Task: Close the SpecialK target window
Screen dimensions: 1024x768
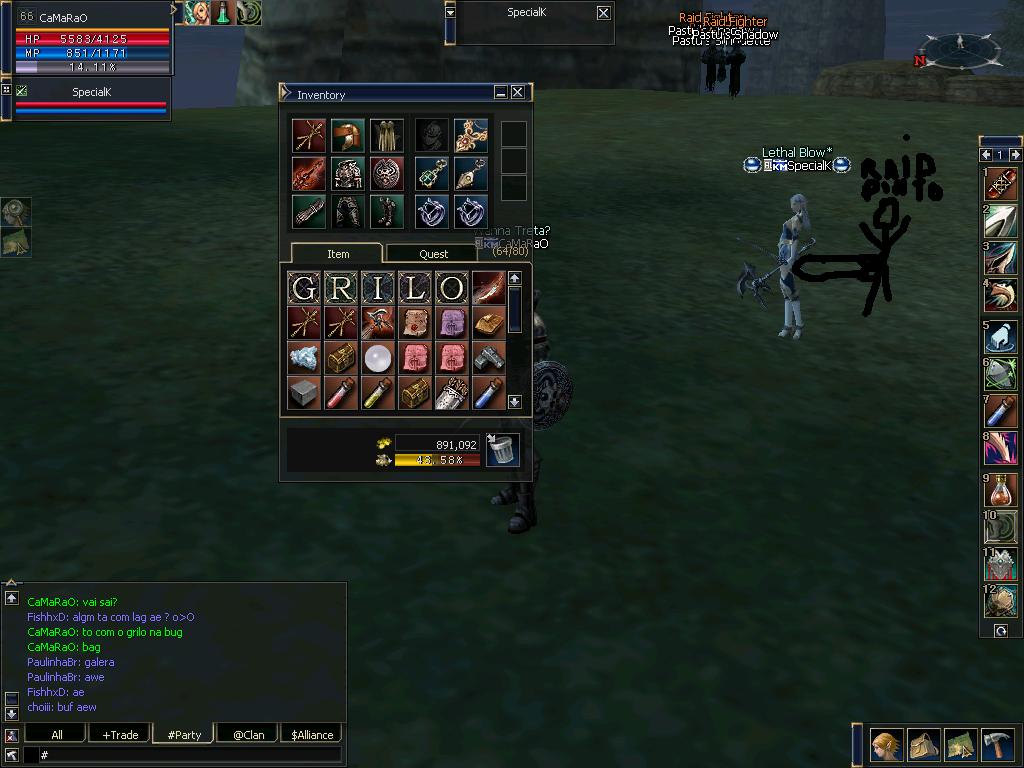Action: pyautogui.click(x=603, y=13)
